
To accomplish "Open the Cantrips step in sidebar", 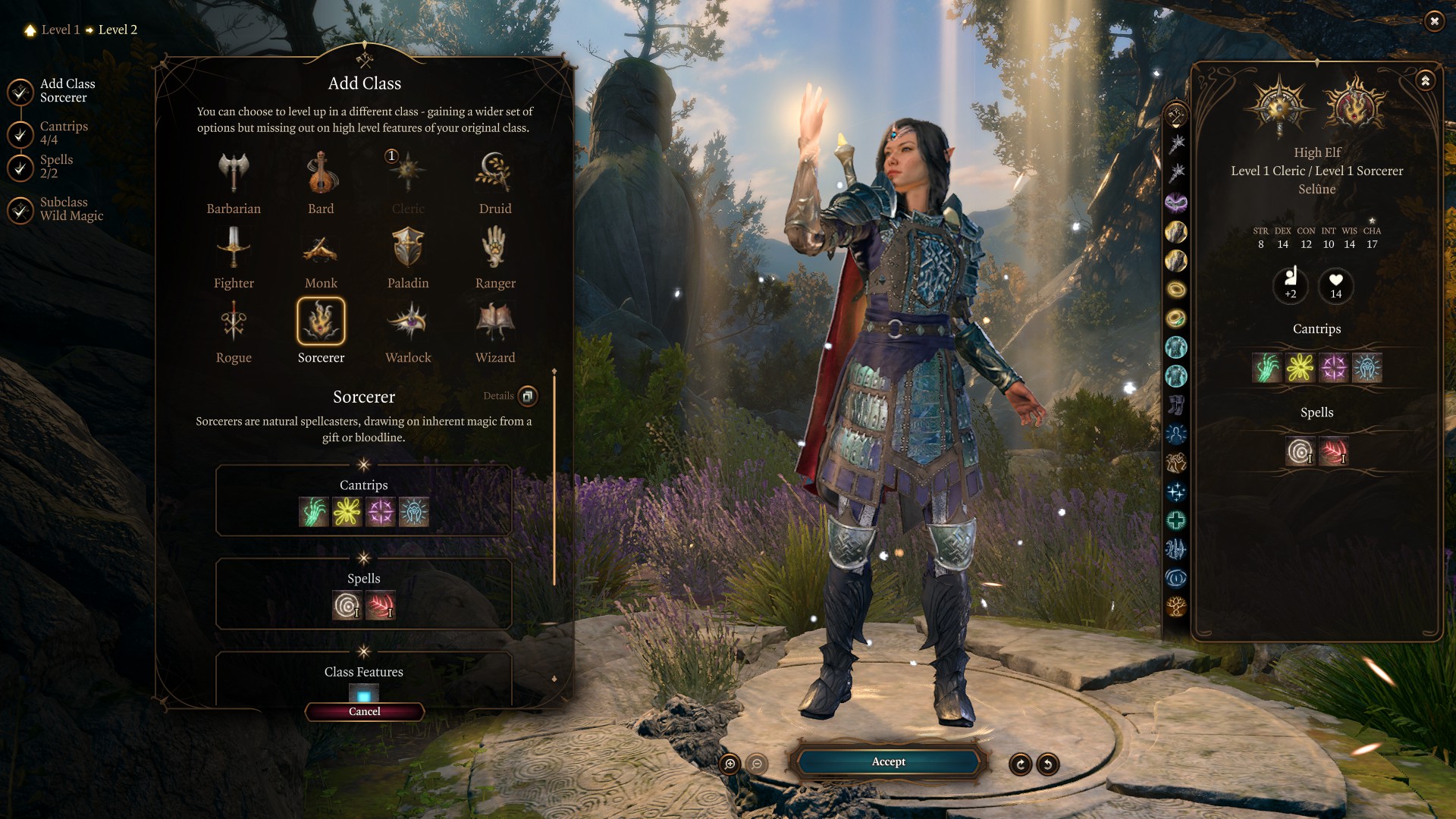I will tap(64, 133).
